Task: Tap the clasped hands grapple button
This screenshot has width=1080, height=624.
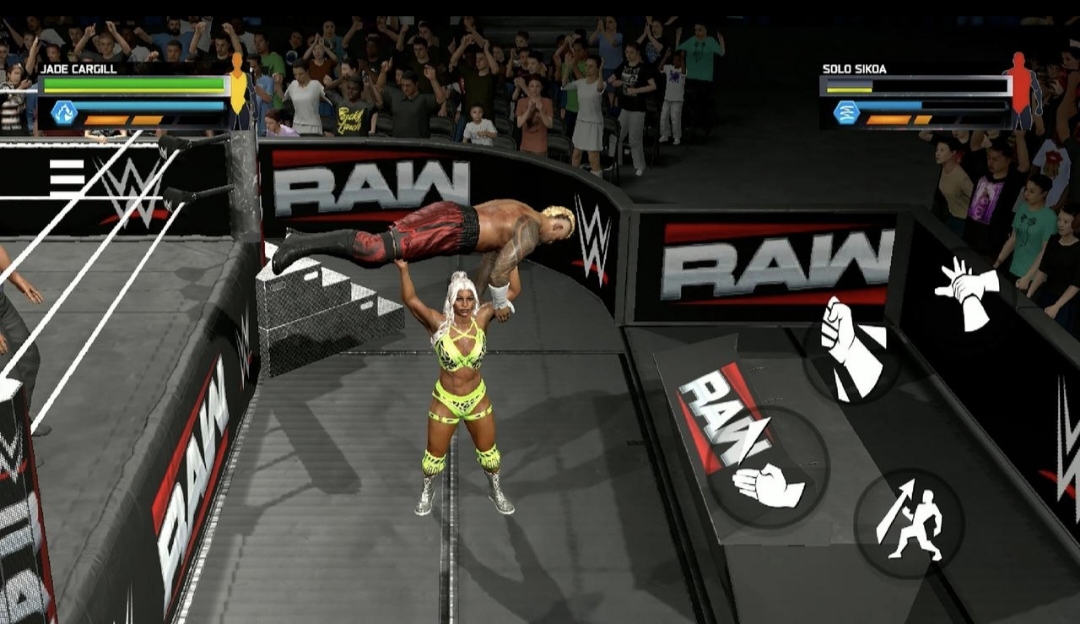Action: 965,291
